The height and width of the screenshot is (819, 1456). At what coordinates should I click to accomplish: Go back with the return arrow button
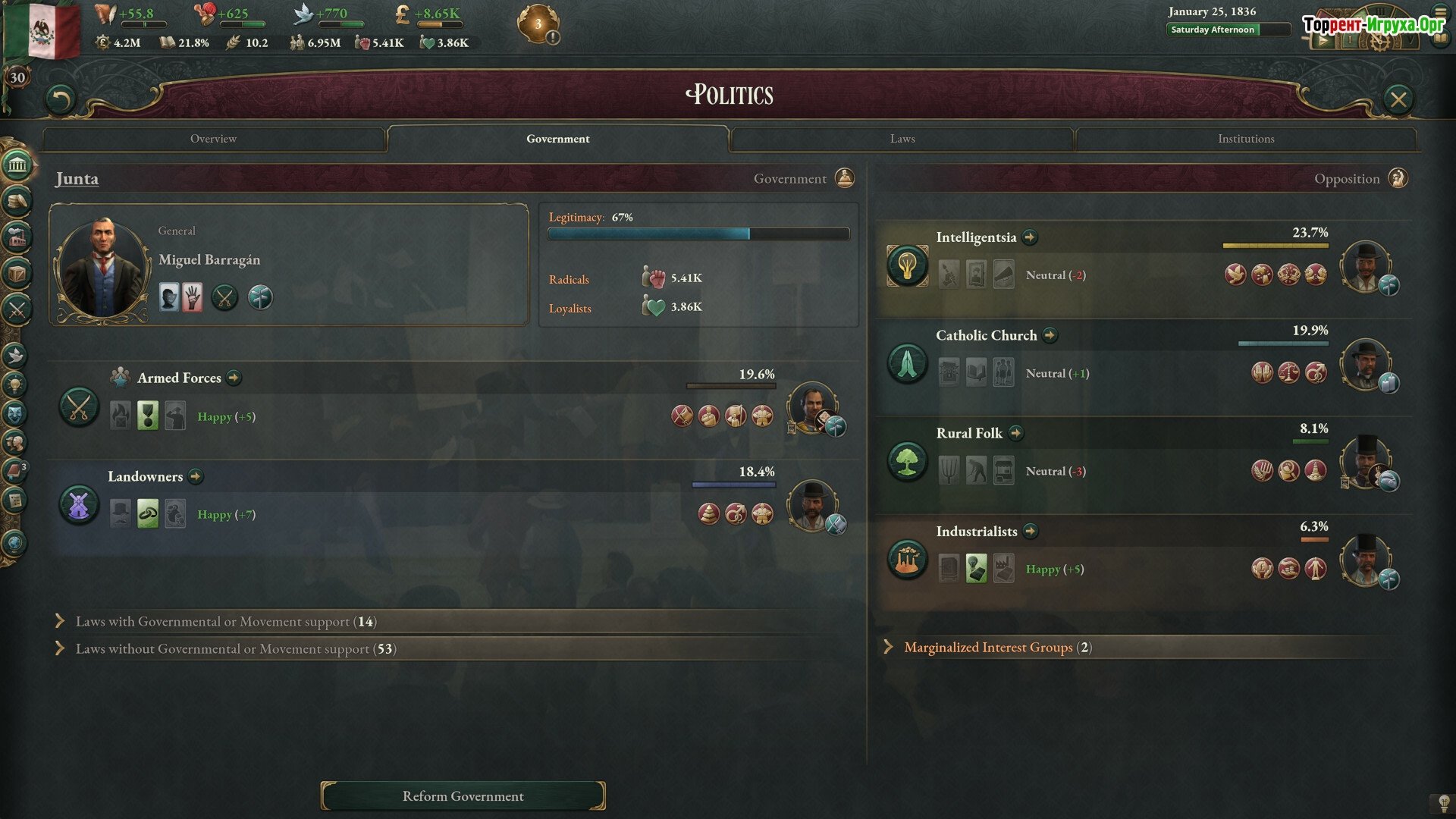(x=61, y=99)
